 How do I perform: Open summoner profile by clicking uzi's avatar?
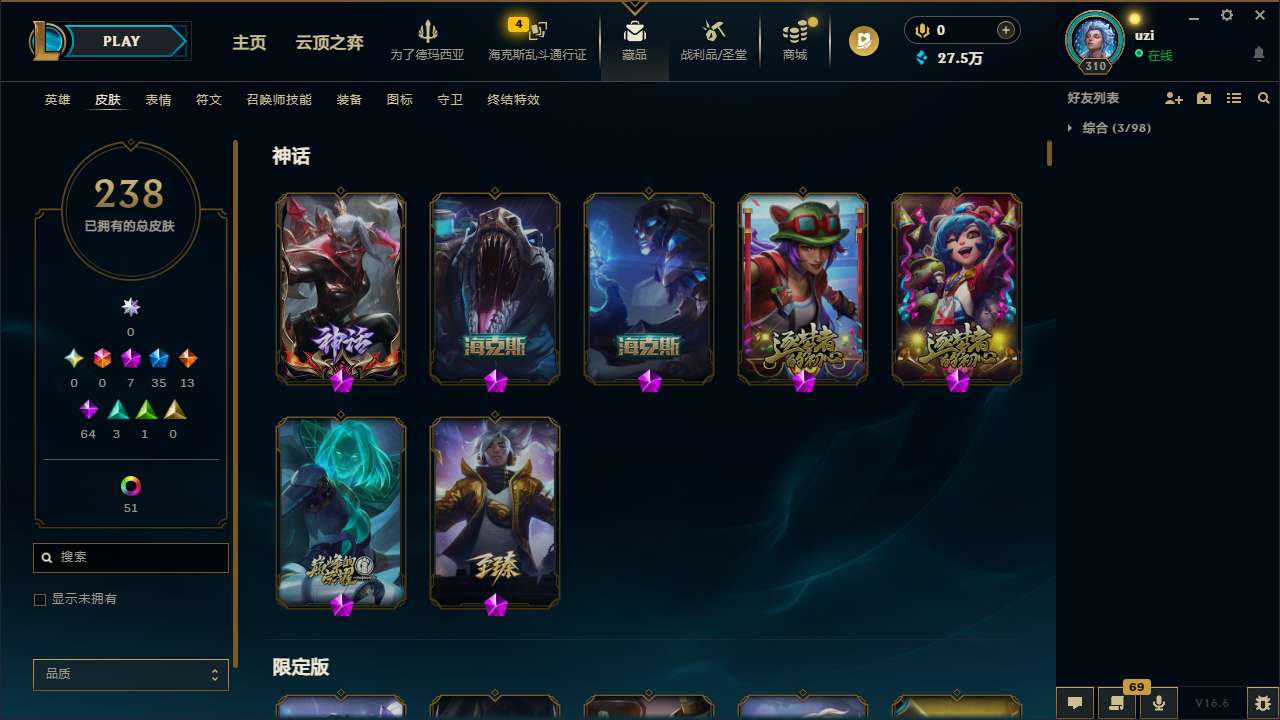coord(1094,40)
